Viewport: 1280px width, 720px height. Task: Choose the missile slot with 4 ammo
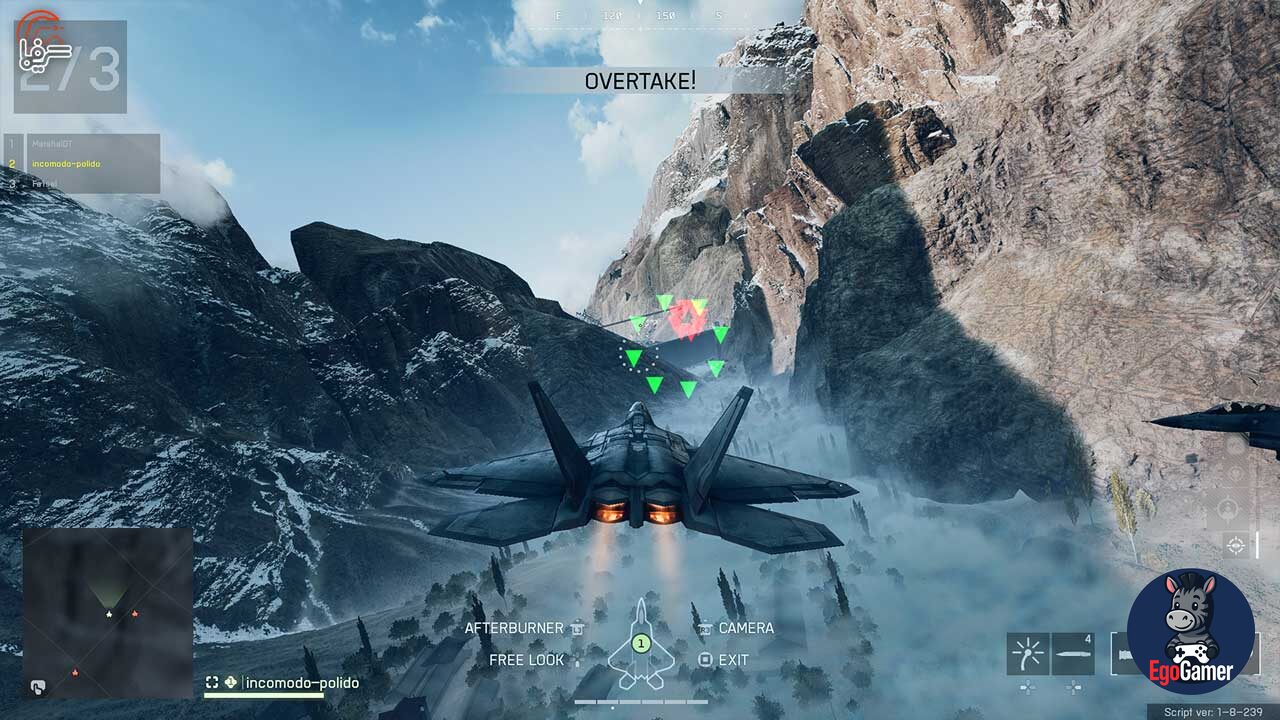[x=1074, y=654]
